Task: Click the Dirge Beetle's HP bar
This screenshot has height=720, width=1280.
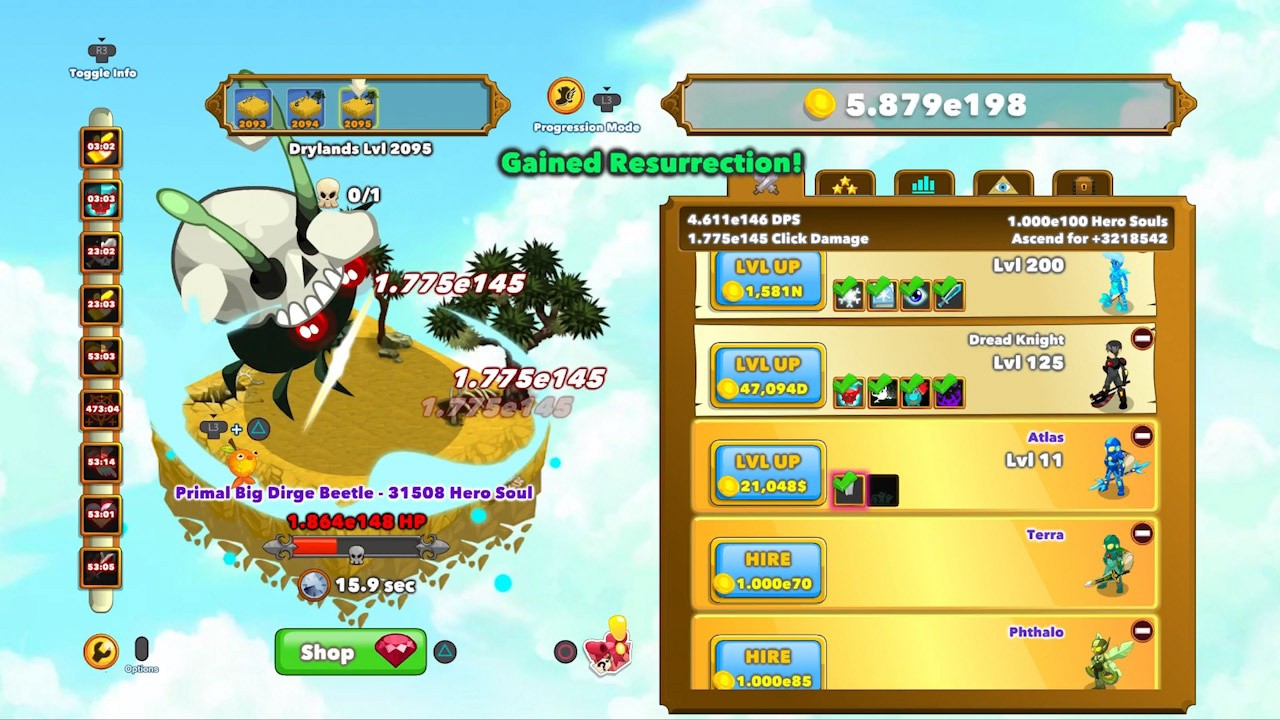Action: point(355,546)
